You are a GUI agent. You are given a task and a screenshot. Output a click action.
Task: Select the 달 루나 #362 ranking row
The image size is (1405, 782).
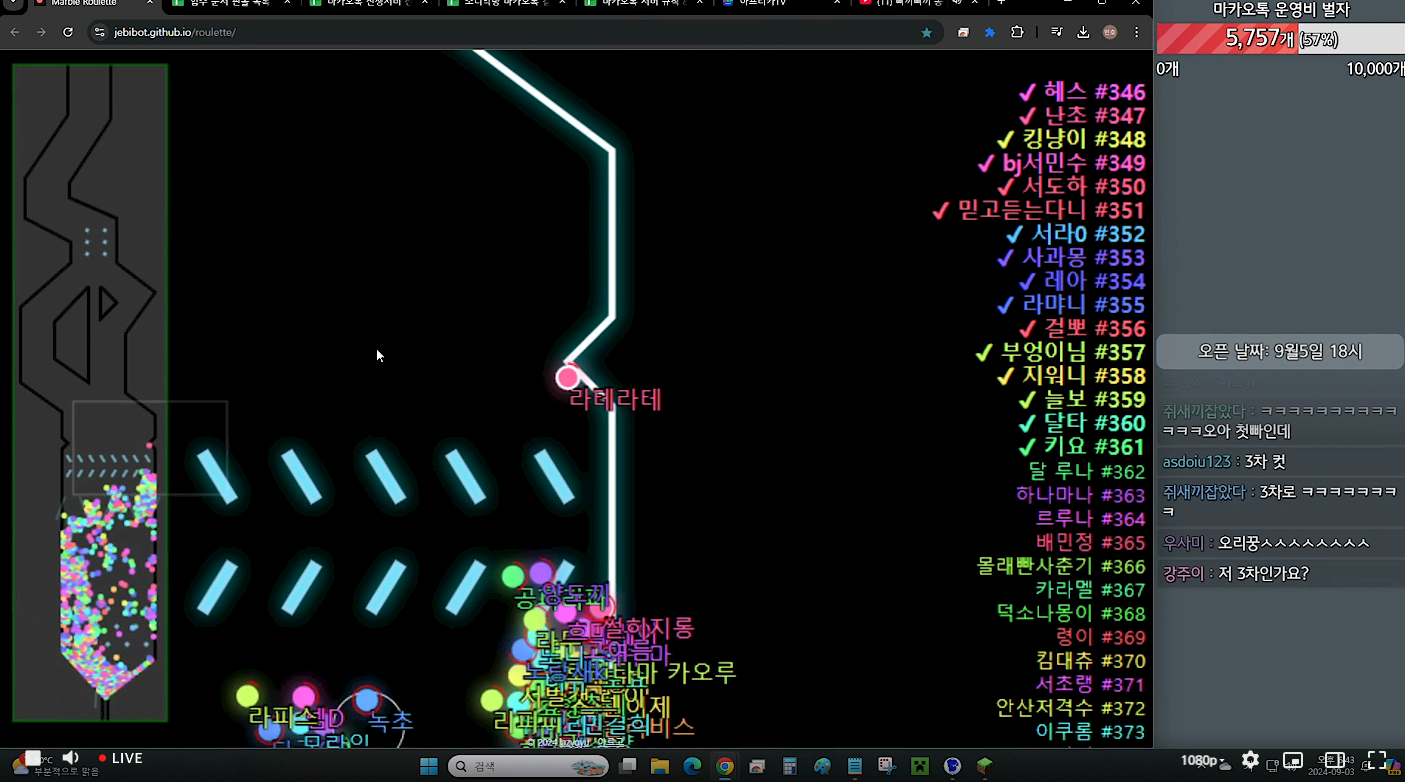pyautogui.click(x=1086, y=471)
